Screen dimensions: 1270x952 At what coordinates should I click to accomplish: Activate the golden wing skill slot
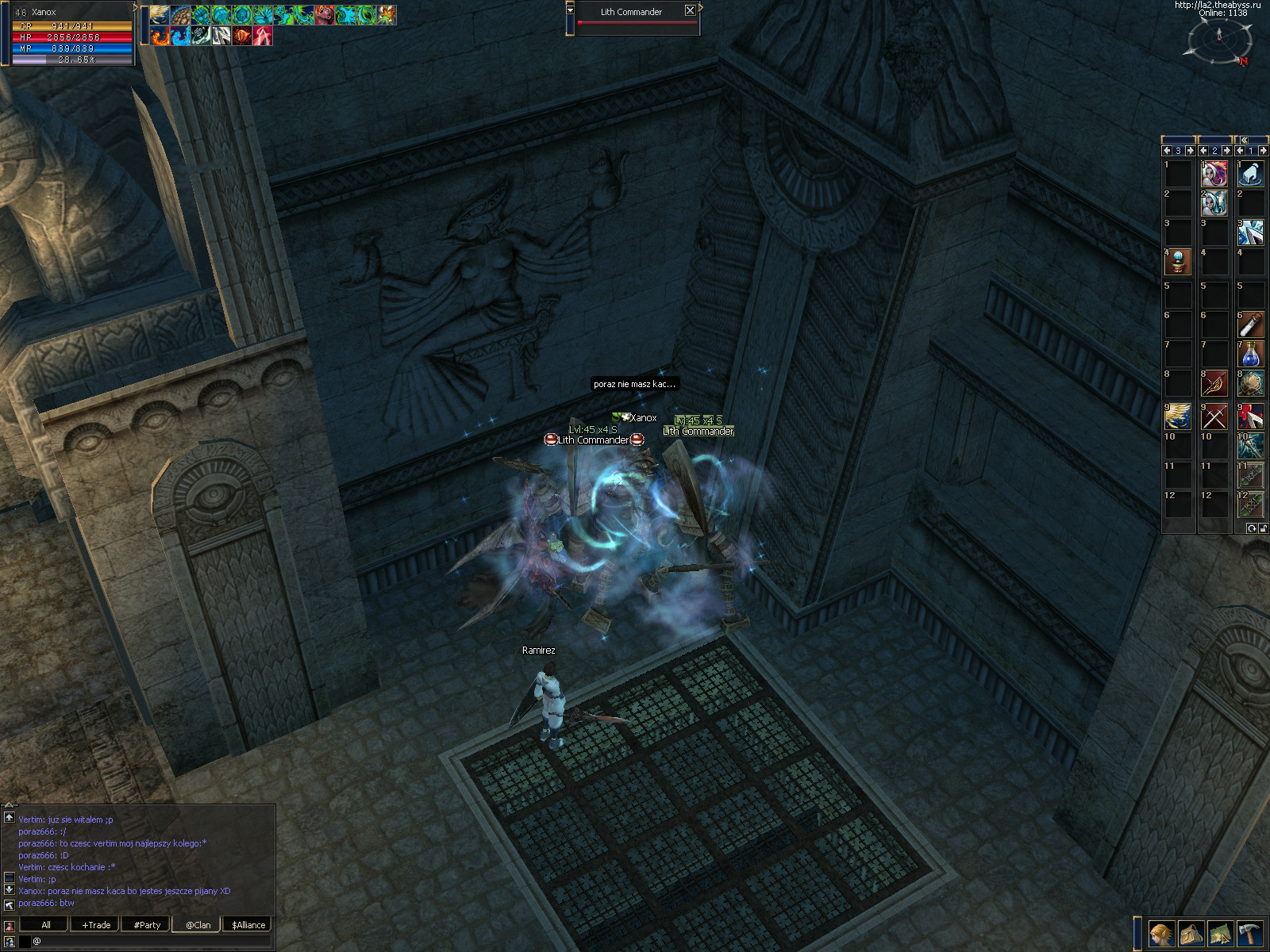coord(1178,416)
